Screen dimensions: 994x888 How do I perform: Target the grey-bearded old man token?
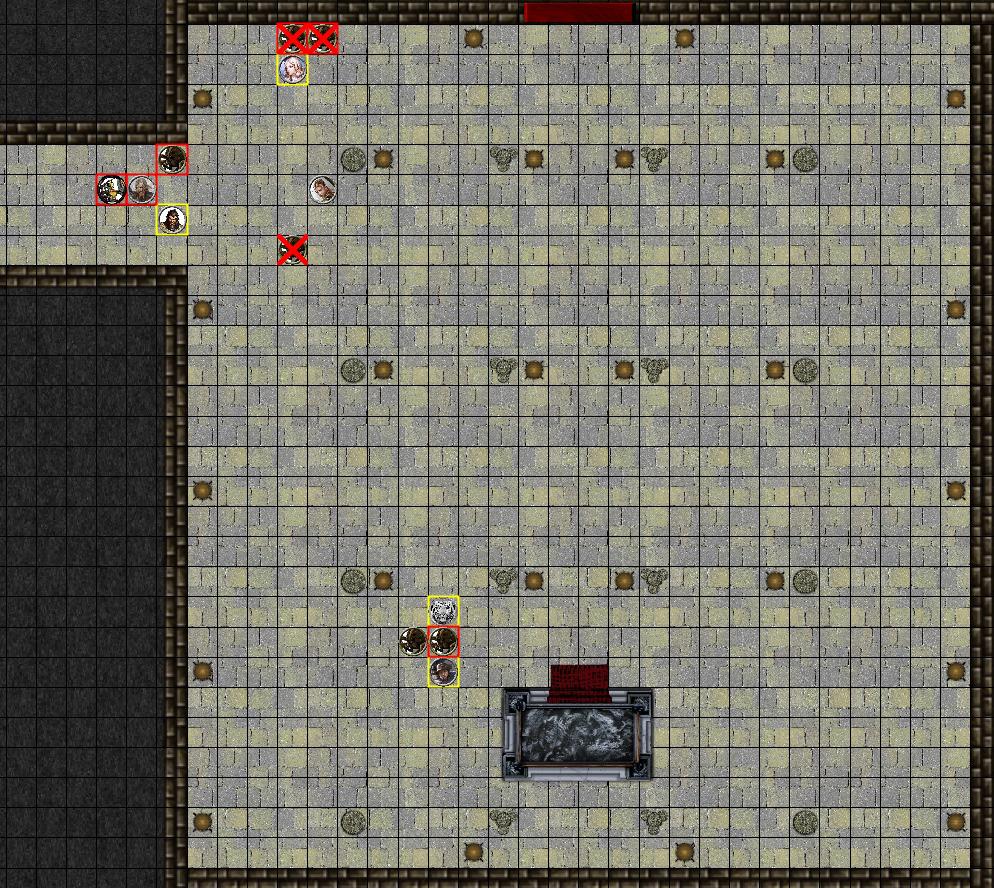point(142,189)
